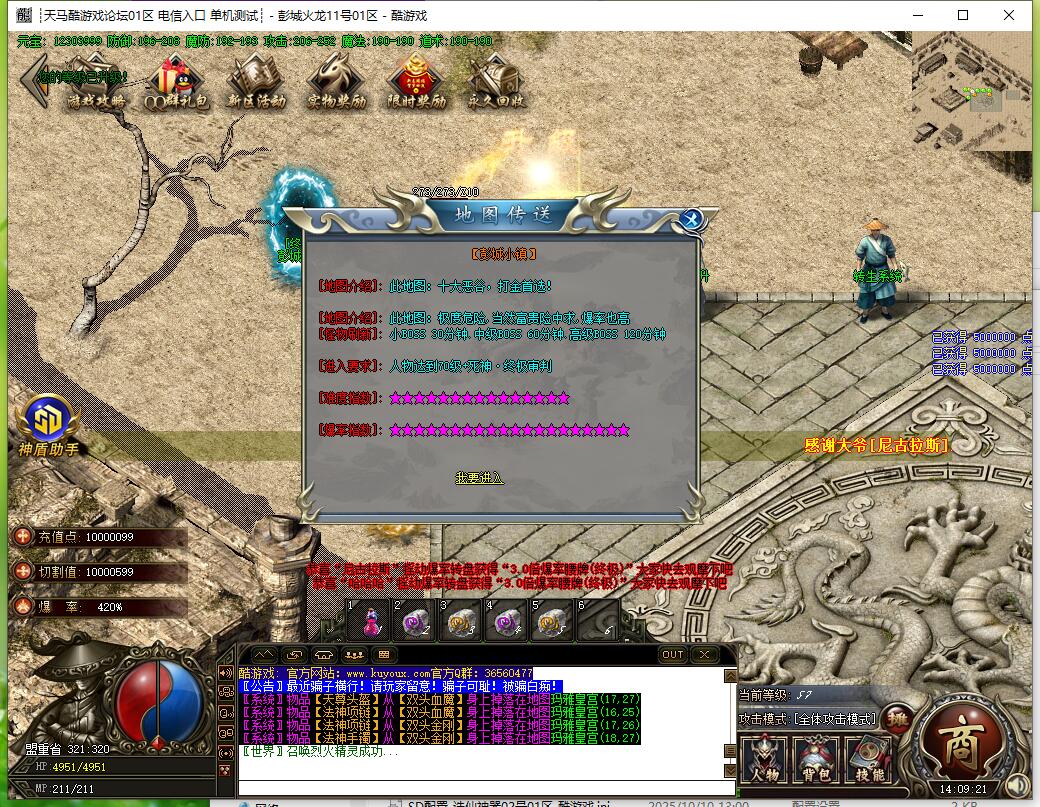Close the 地图传送 teleport window
The image size is (1040, 807).
(692, 220)
